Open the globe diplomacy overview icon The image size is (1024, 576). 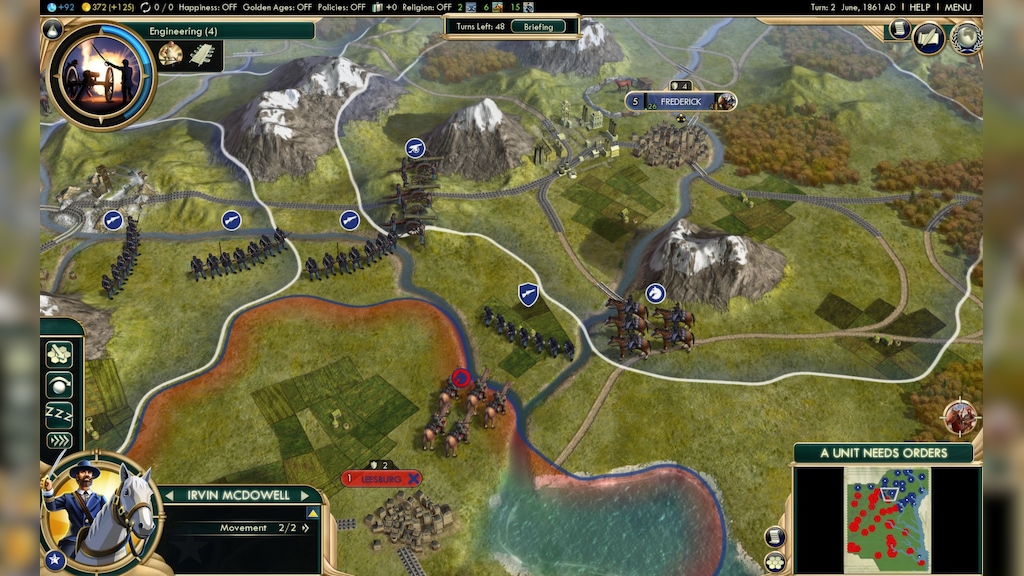point(966,38)
